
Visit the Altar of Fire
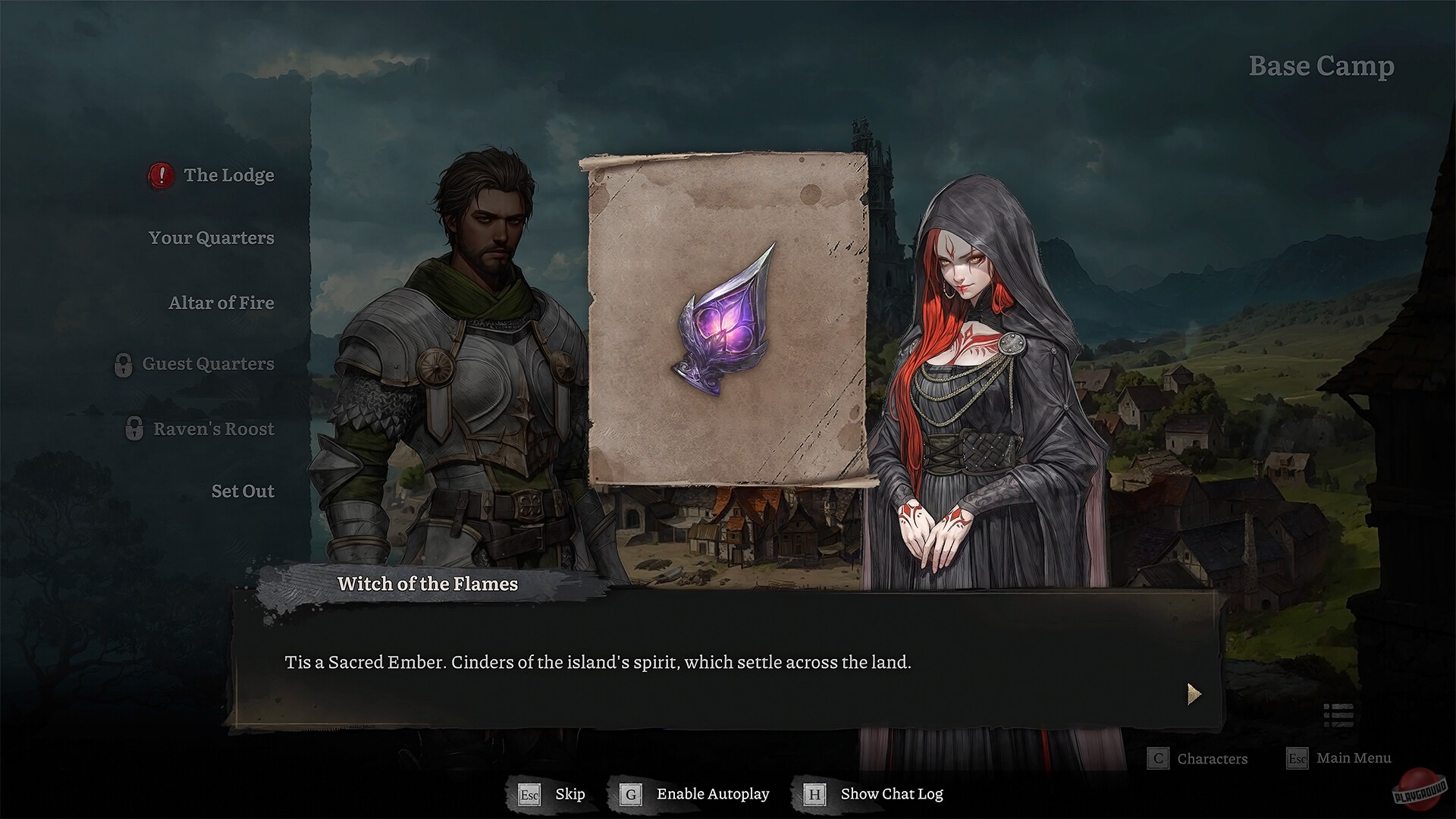click(x=221, y=303)
